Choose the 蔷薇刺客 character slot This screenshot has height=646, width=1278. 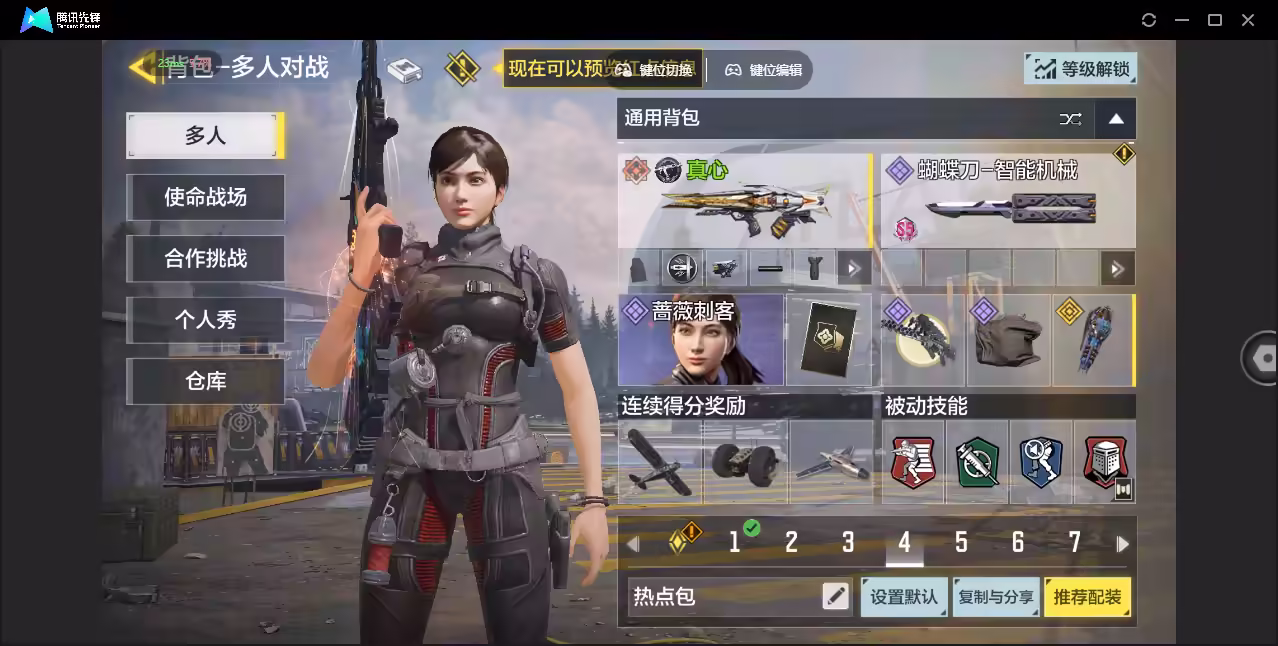point(701,340)
